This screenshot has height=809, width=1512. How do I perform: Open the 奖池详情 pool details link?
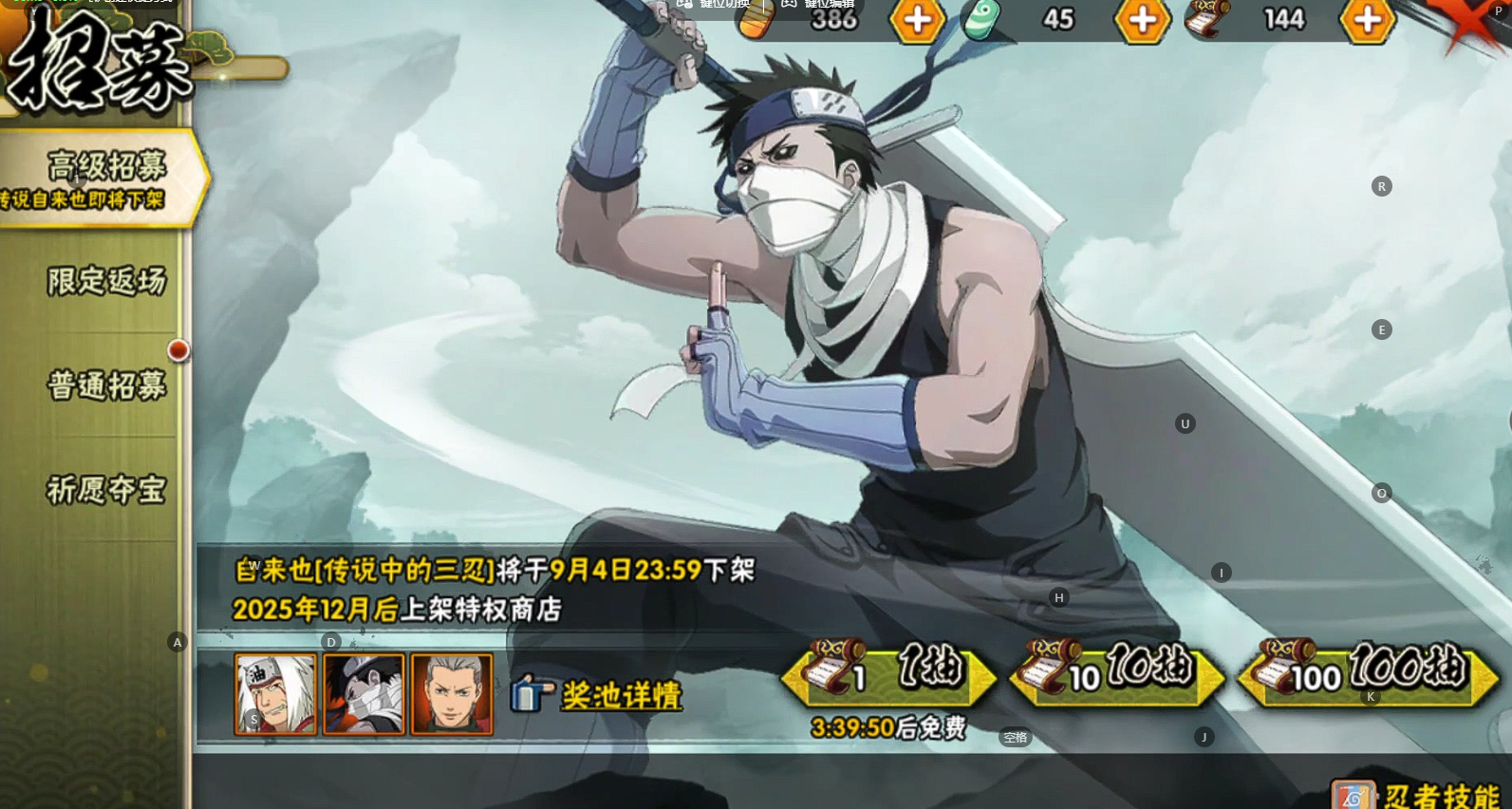click(621, 695)
